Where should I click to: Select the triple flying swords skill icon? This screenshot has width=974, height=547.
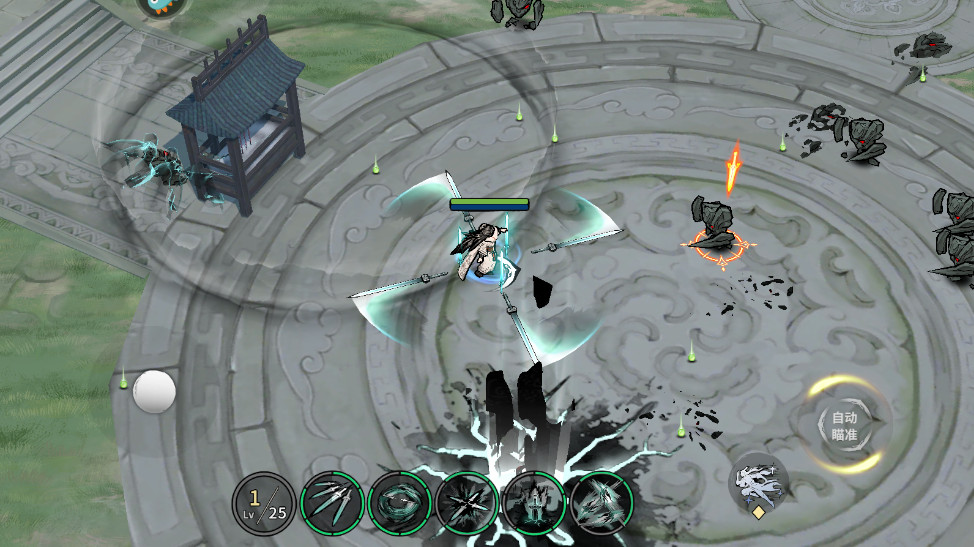click(334, 501)
